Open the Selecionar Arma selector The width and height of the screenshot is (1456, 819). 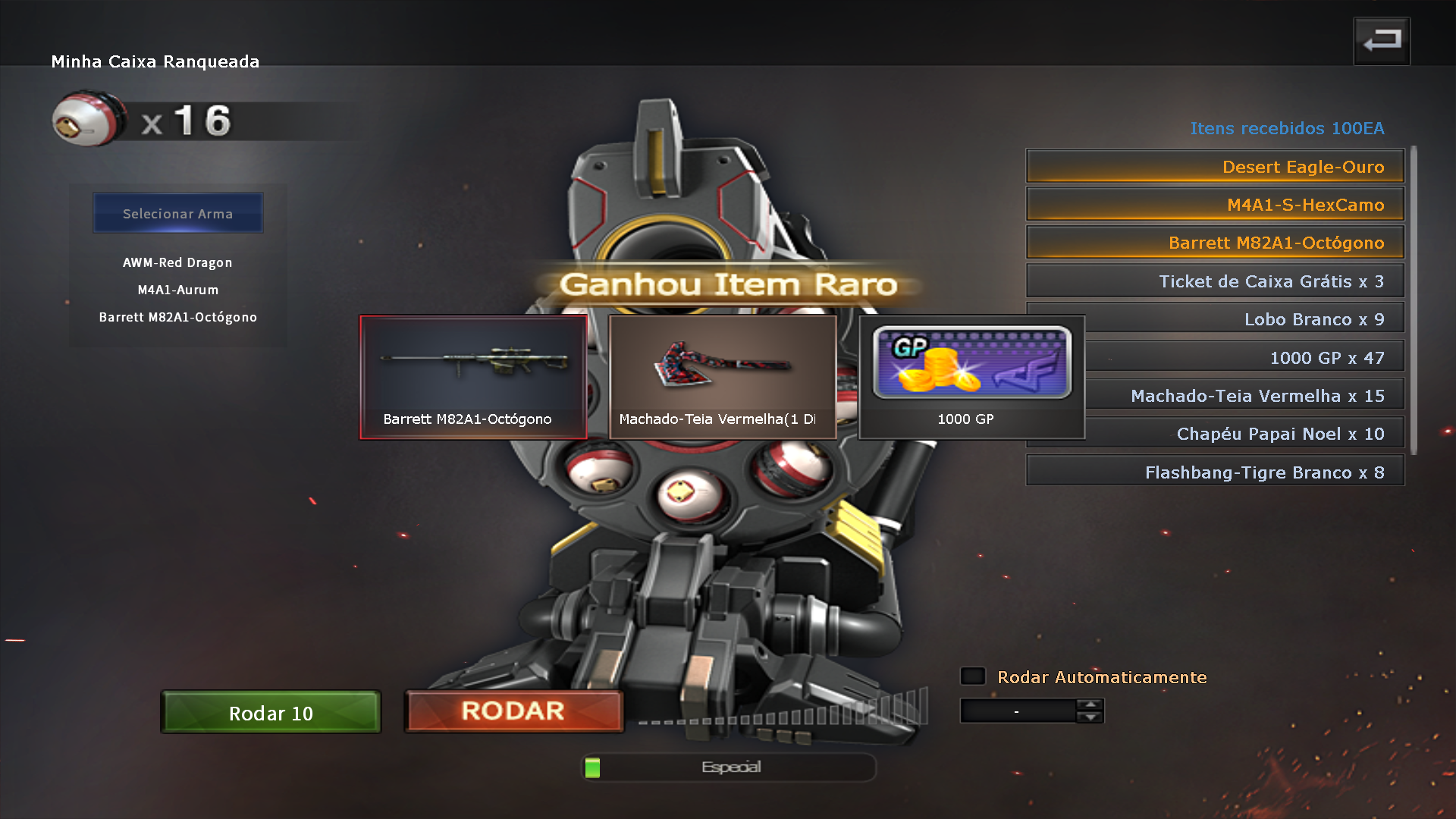(177, 213)
